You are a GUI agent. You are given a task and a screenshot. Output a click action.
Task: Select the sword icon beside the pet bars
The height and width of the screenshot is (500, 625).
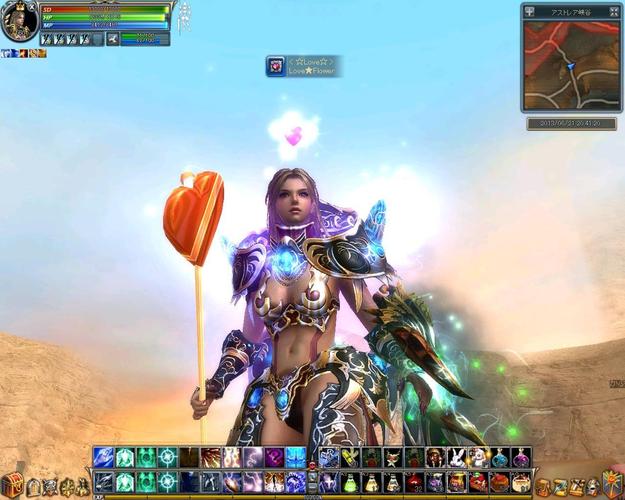tap(112, 39)
